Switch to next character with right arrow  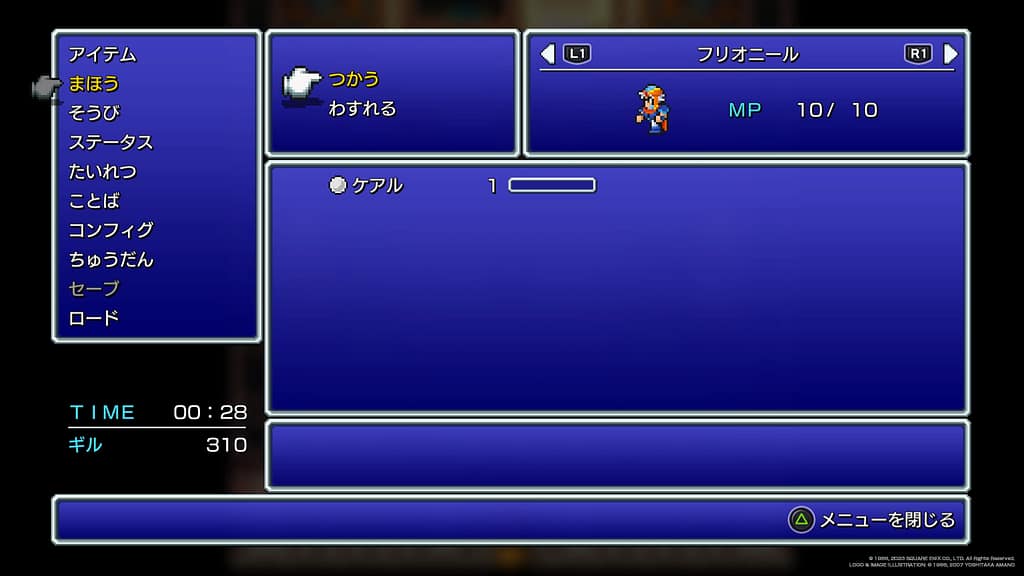(950, 53)
